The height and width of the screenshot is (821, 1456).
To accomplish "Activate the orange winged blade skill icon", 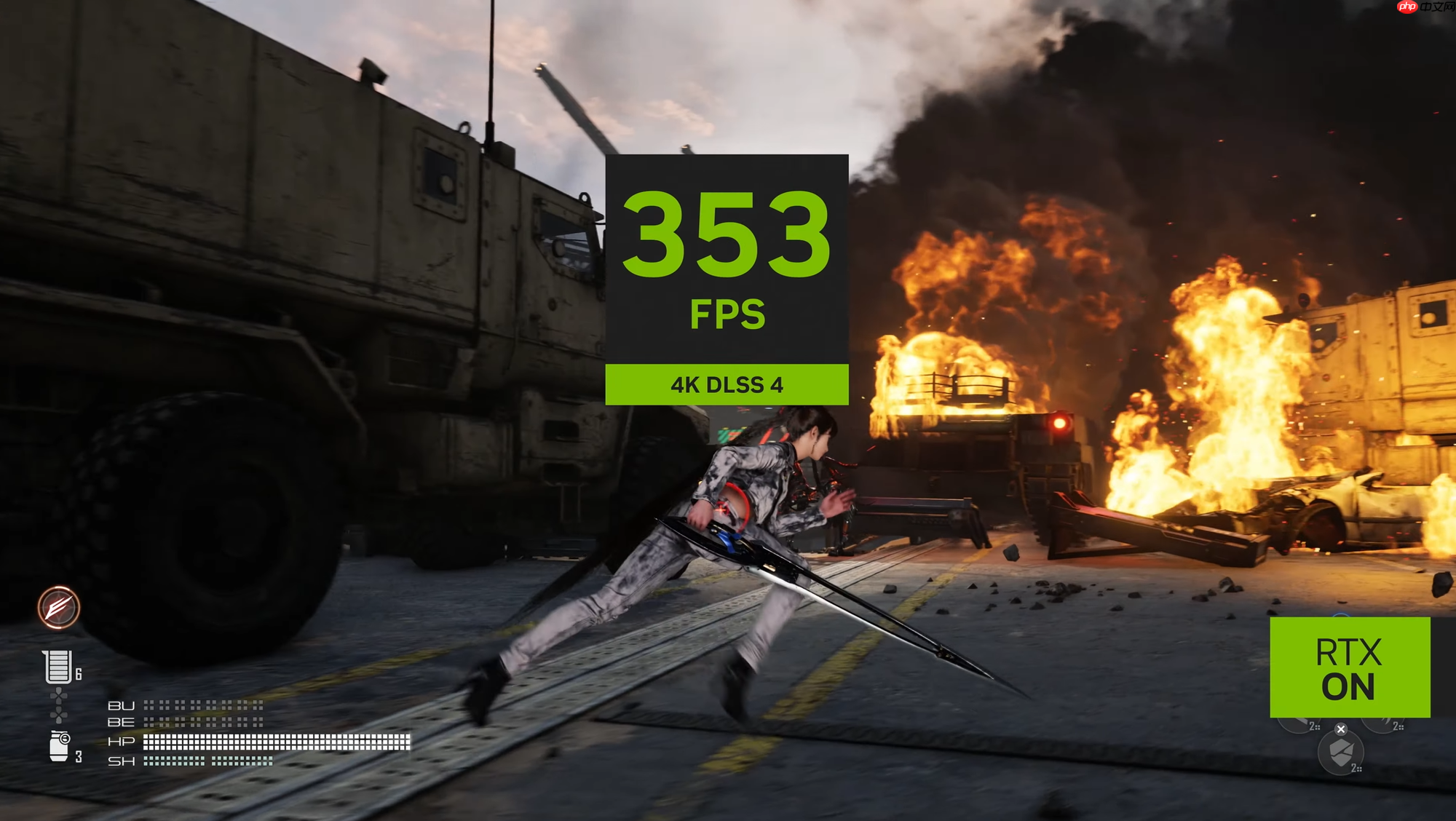I will [59, 607].
